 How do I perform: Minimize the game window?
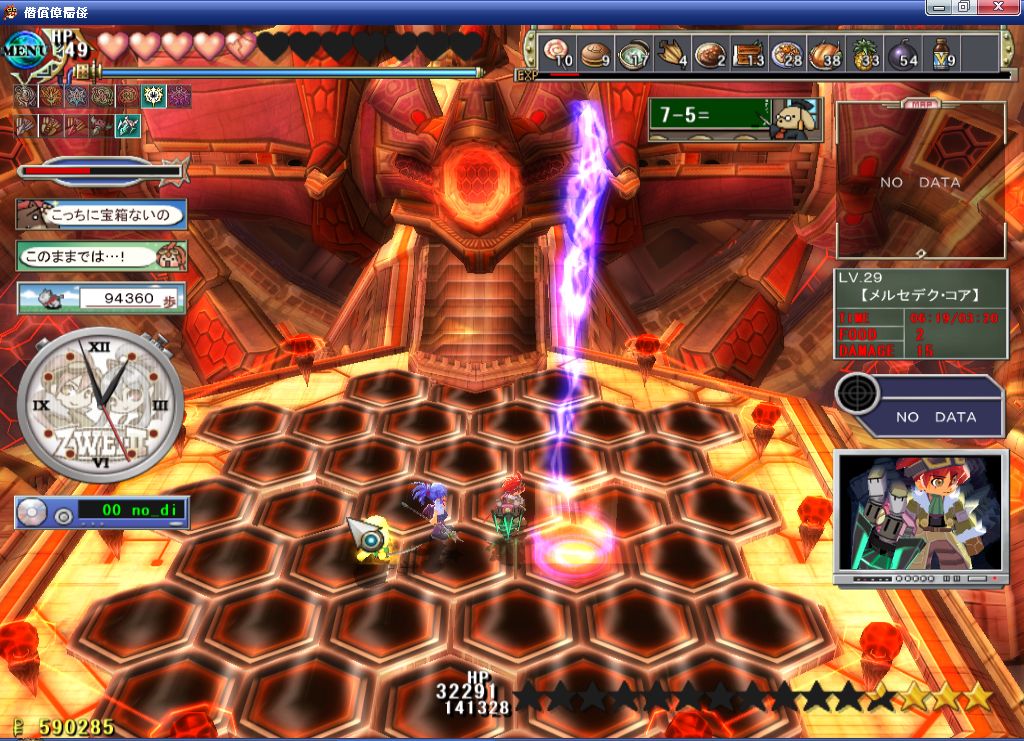pos(937,7)
